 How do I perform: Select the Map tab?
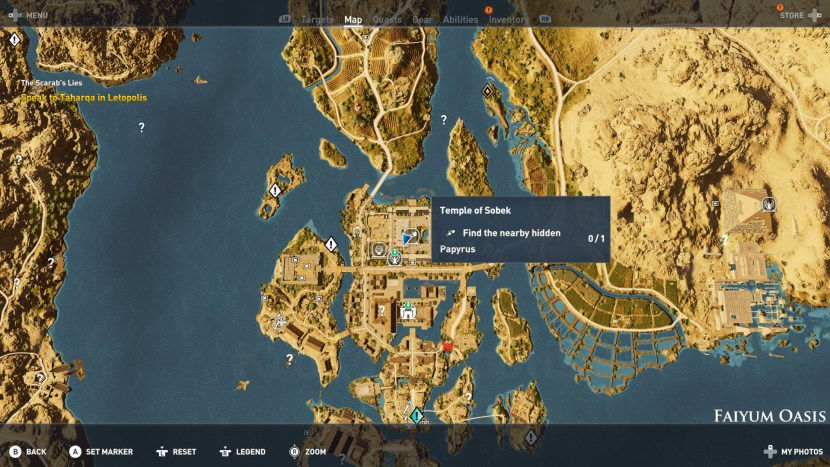(353, 19)
